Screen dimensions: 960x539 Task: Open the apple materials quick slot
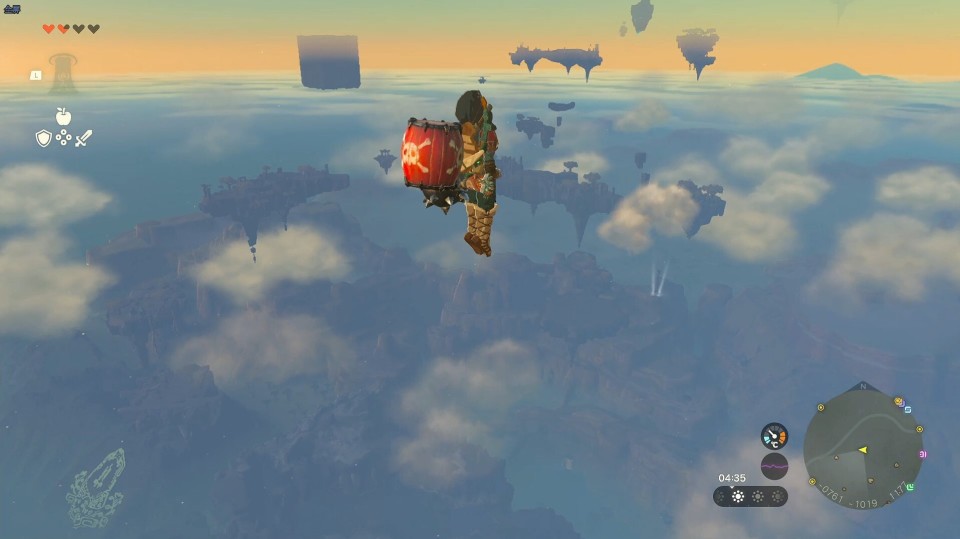pos(64,117)
